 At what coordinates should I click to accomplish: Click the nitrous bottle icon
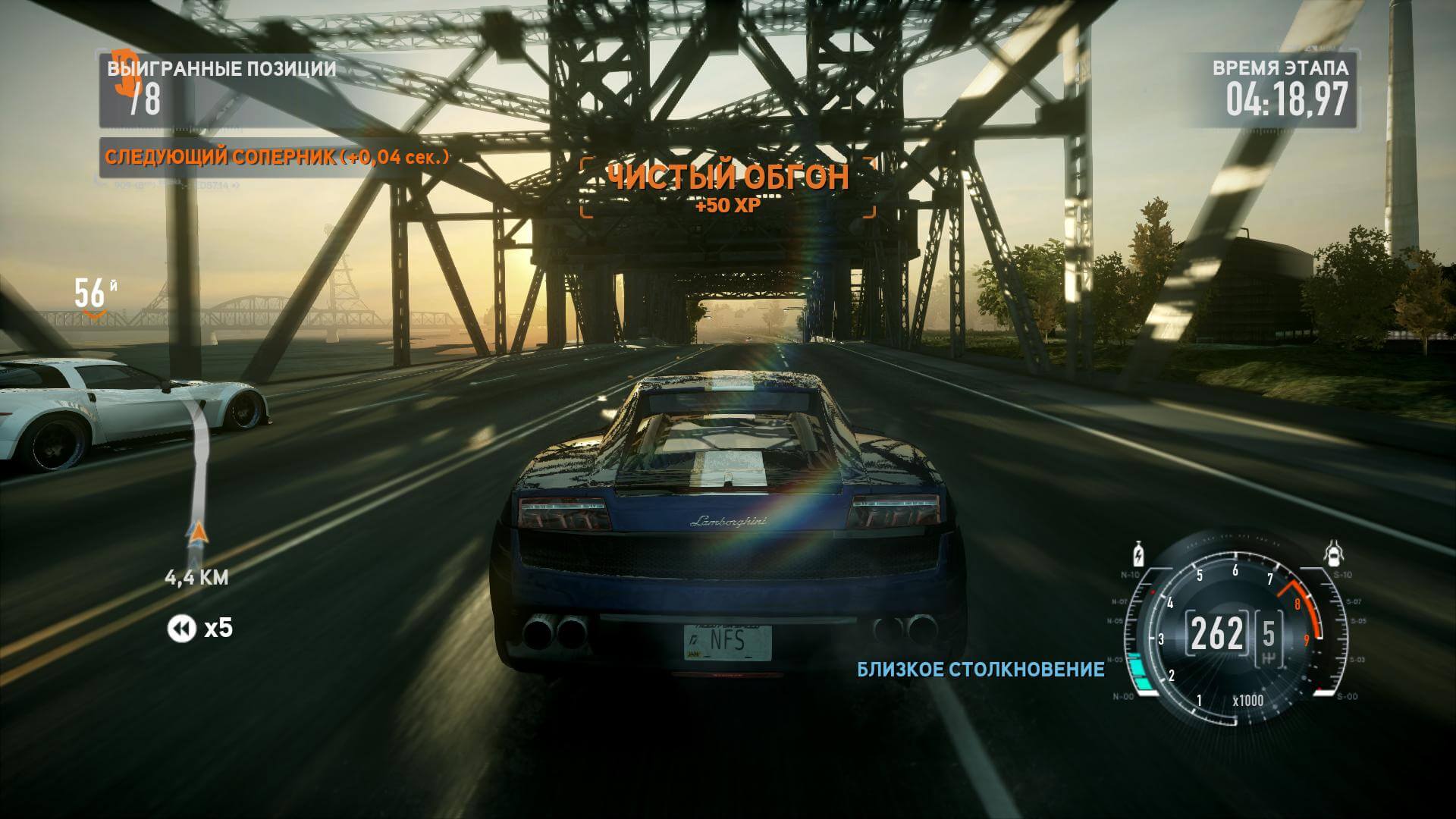click(x=1138, y=554)
